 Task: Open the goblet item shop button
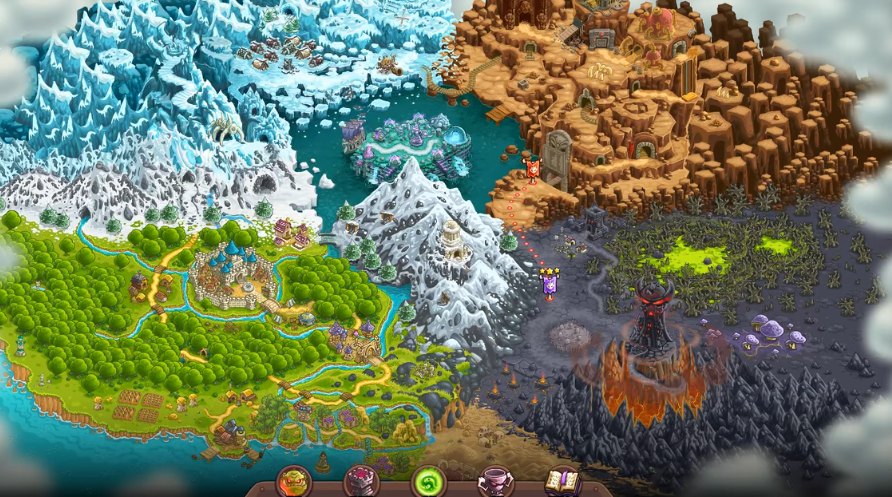click(495, 481)
